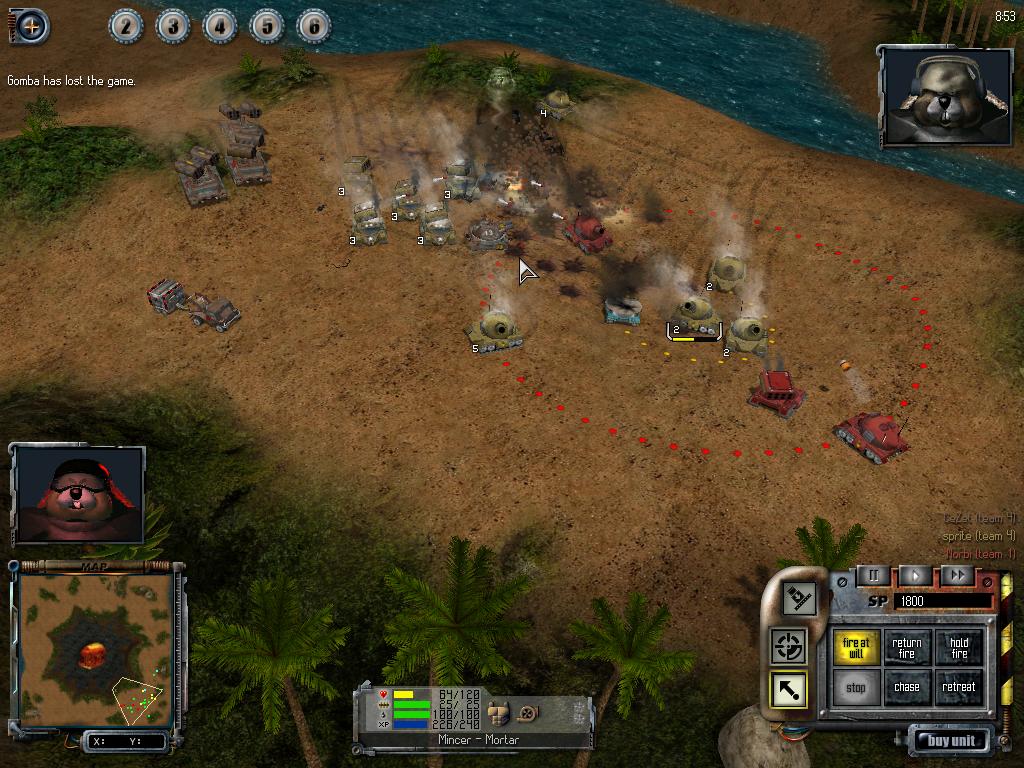The height and width of the screenshot is (768, 1024).
Task: Select control group 5
Action: [x=267, y=26]
